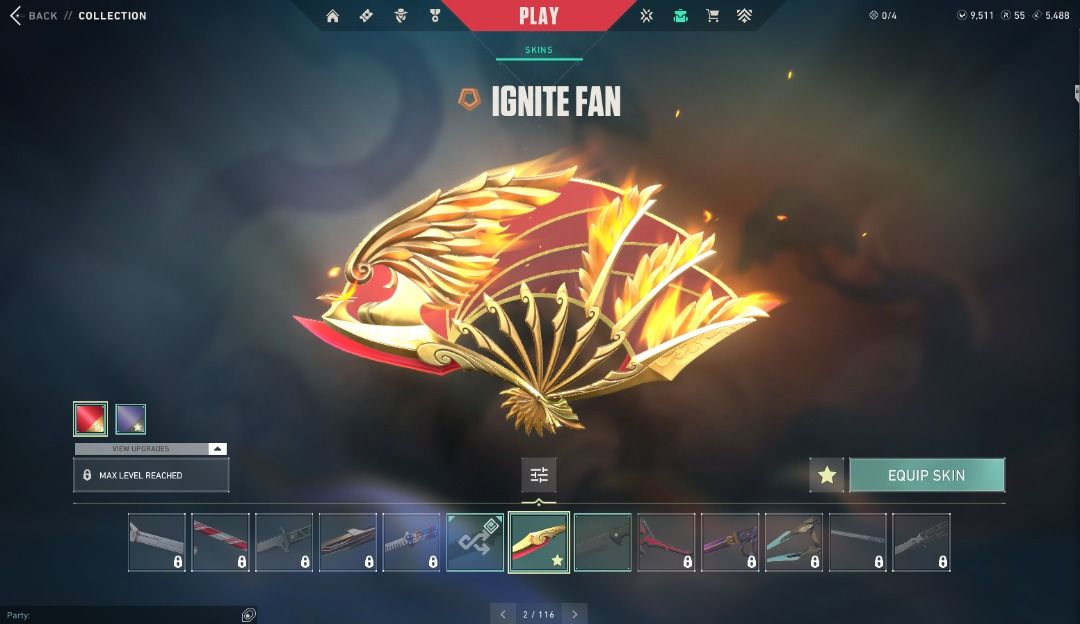Open the skin filter sliders button

[x=539, y=475]
